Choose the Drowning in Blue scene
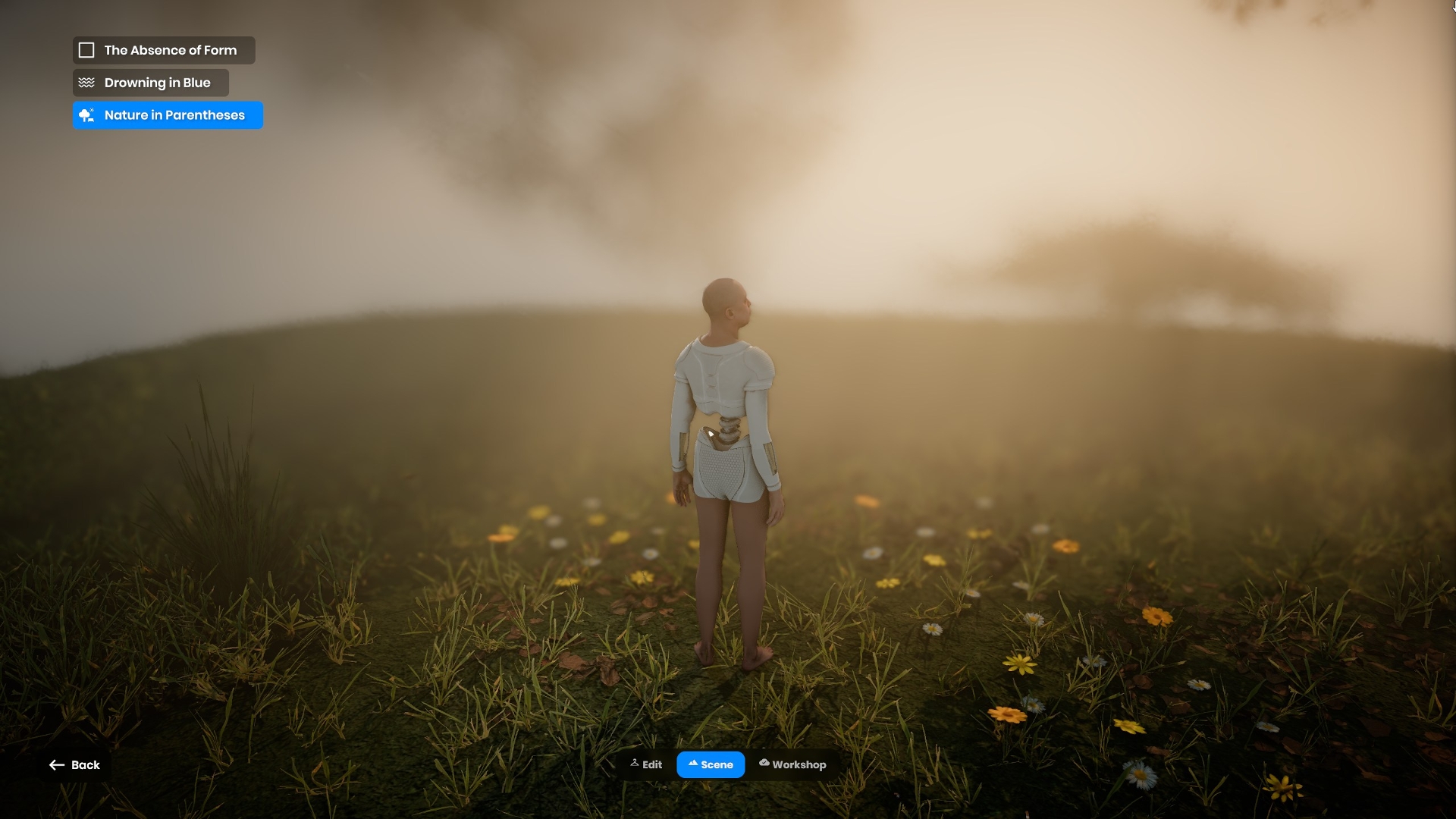The image size is (1456, 819). click(151, 83)
